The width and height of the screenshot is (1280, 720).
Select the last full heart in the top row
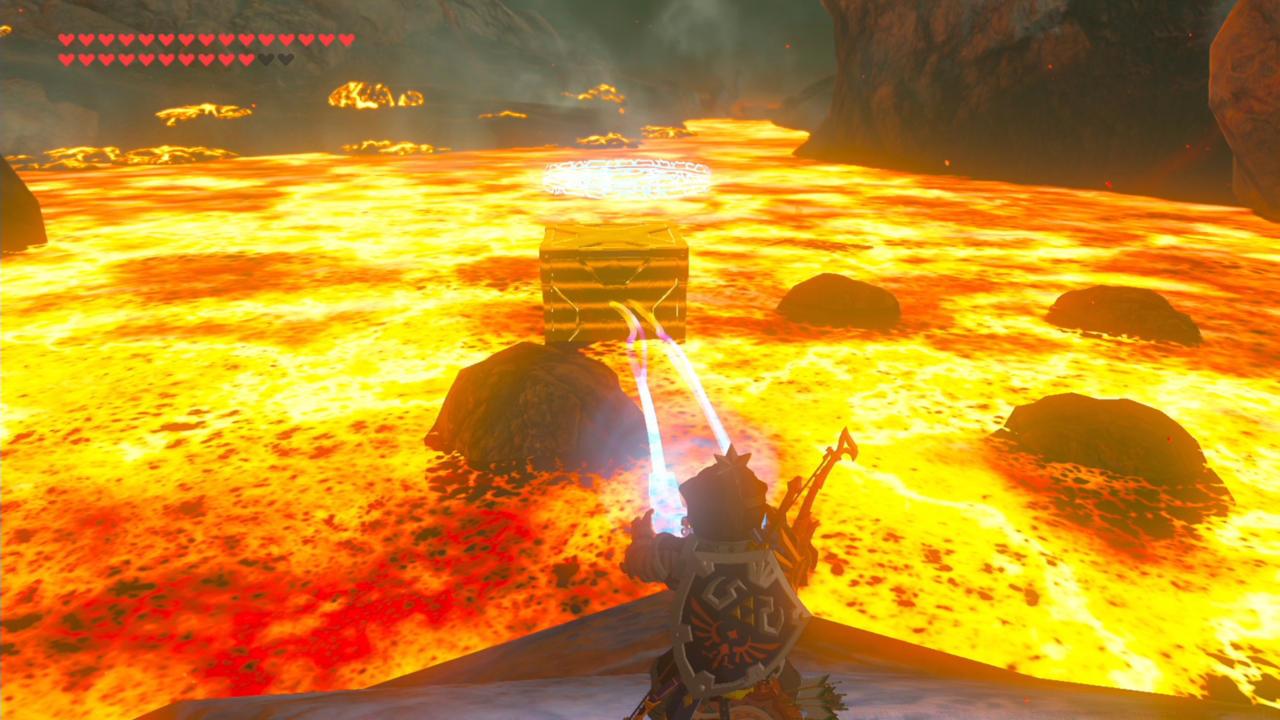tap(345, 40)
